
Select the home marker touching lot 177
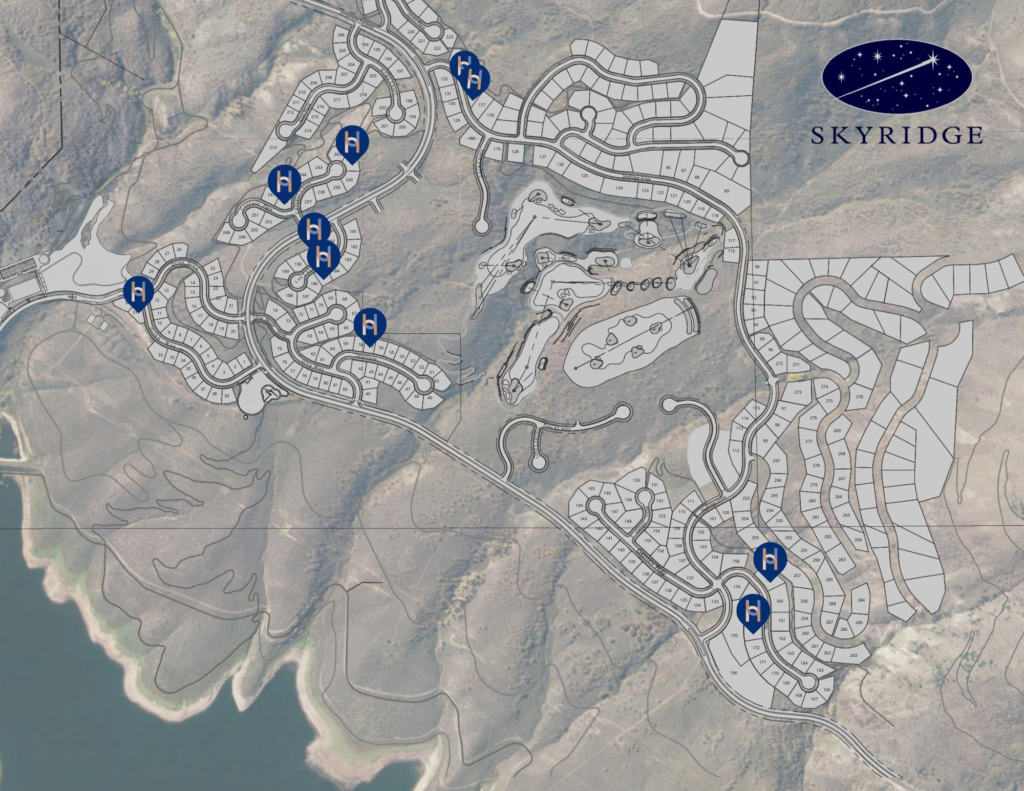coord(474,78)
